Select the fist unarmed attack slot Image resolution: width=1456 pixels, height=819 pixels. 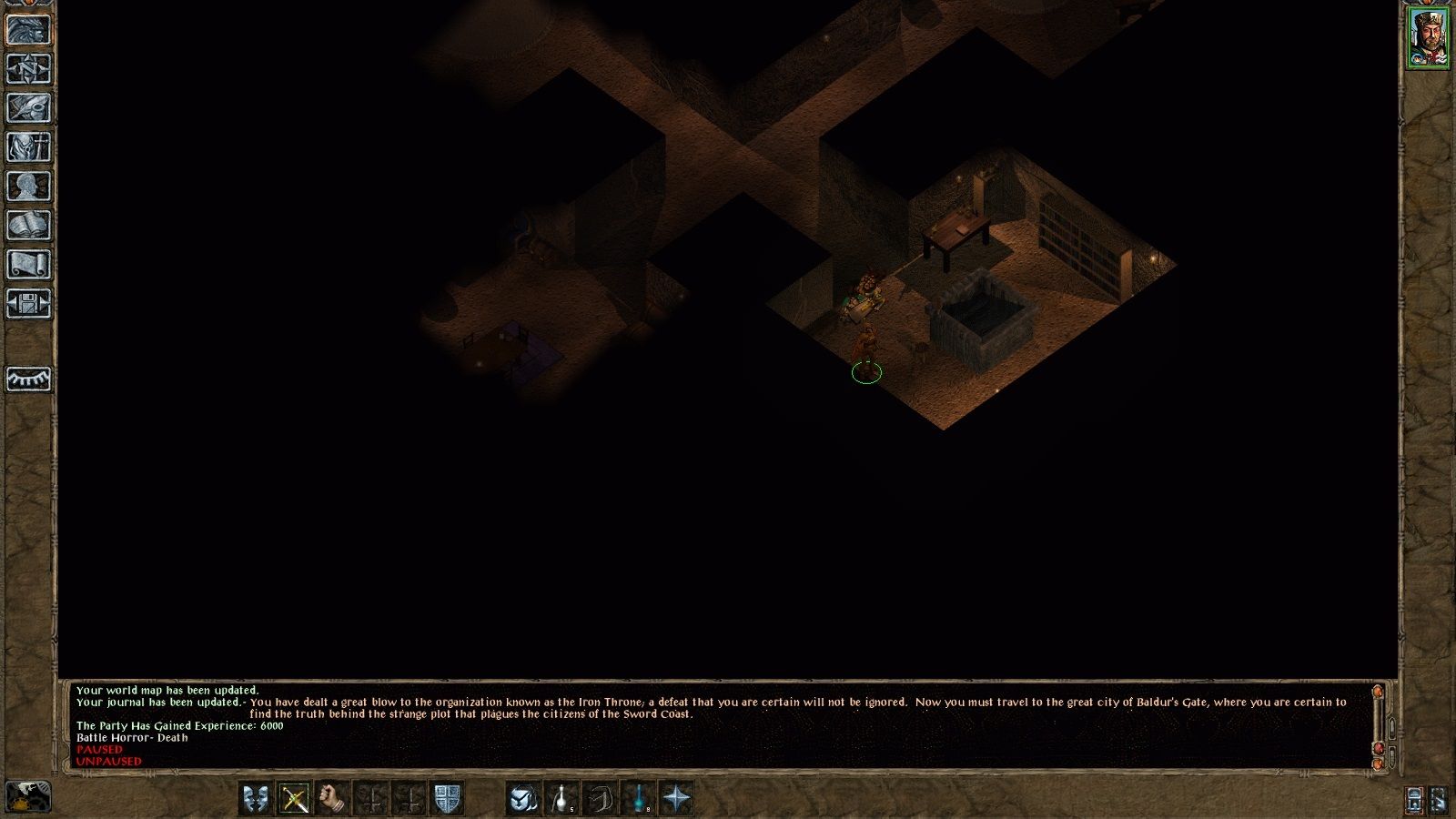pos(334,799)
